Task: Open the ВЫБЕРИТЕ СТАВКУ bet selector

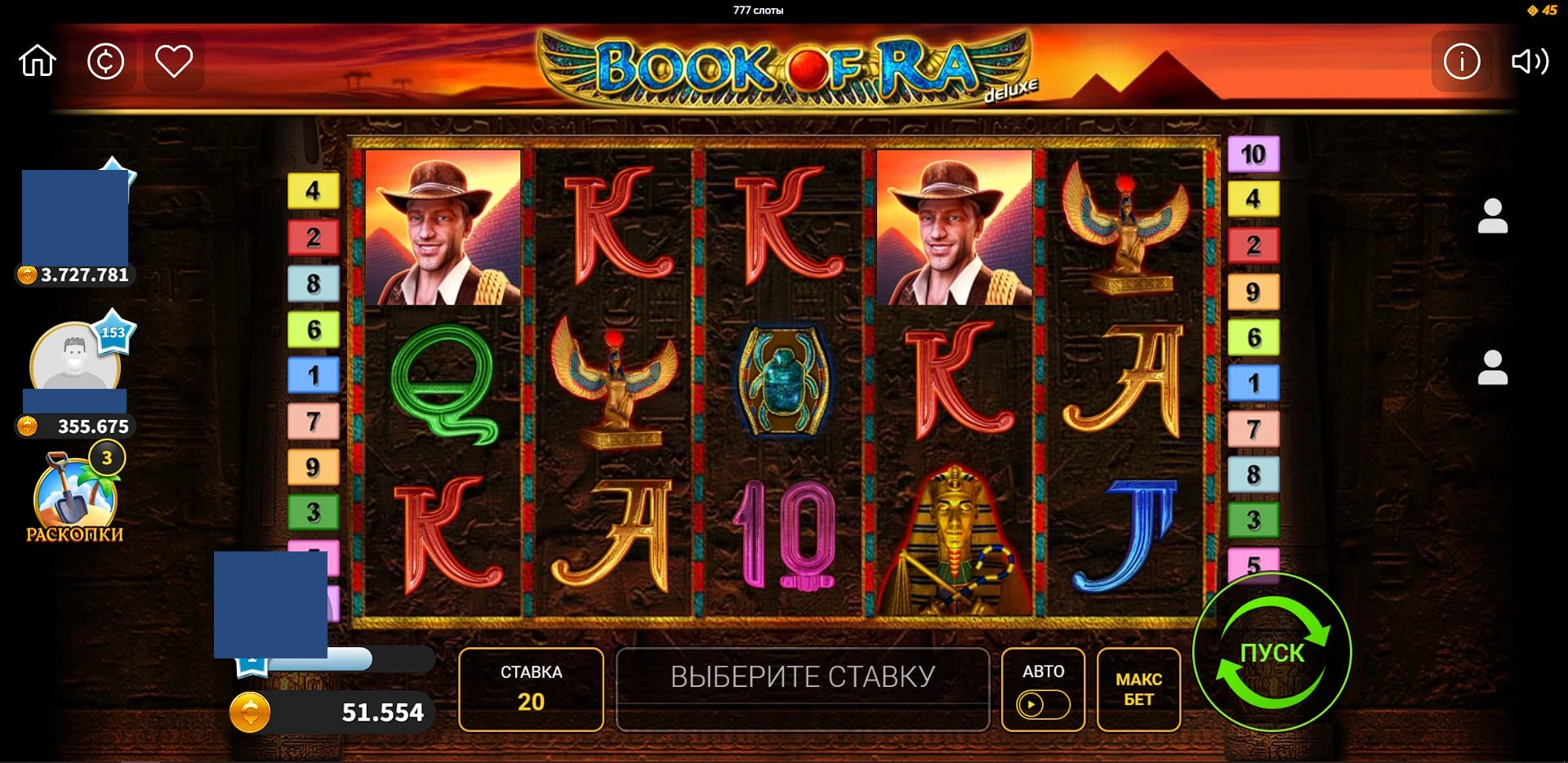Action: 802,690
